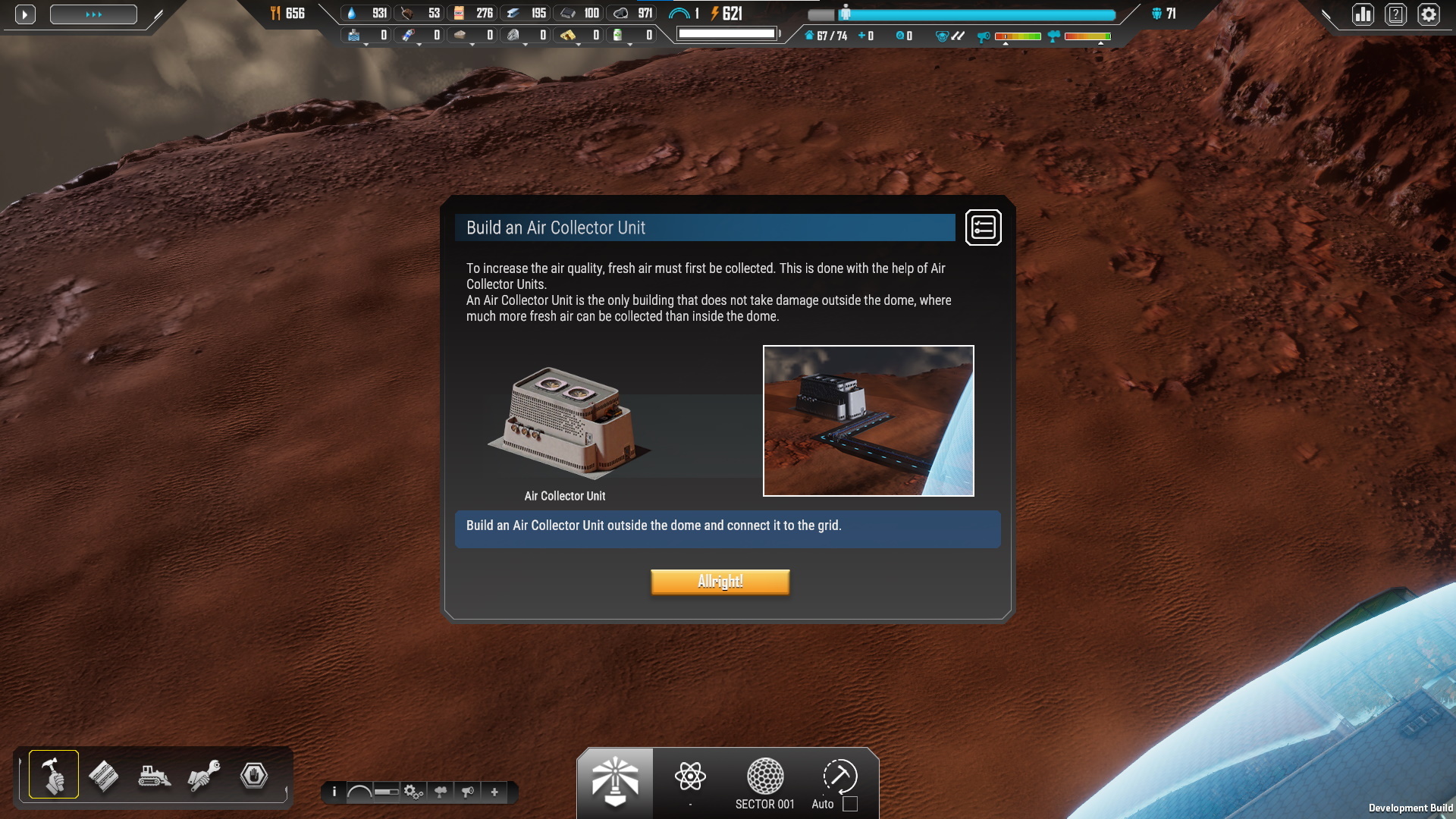Open the statistics bar chart panel
Image resolution: width=1456 pixels, height=819 pixels.
(x=1363, y=14)
